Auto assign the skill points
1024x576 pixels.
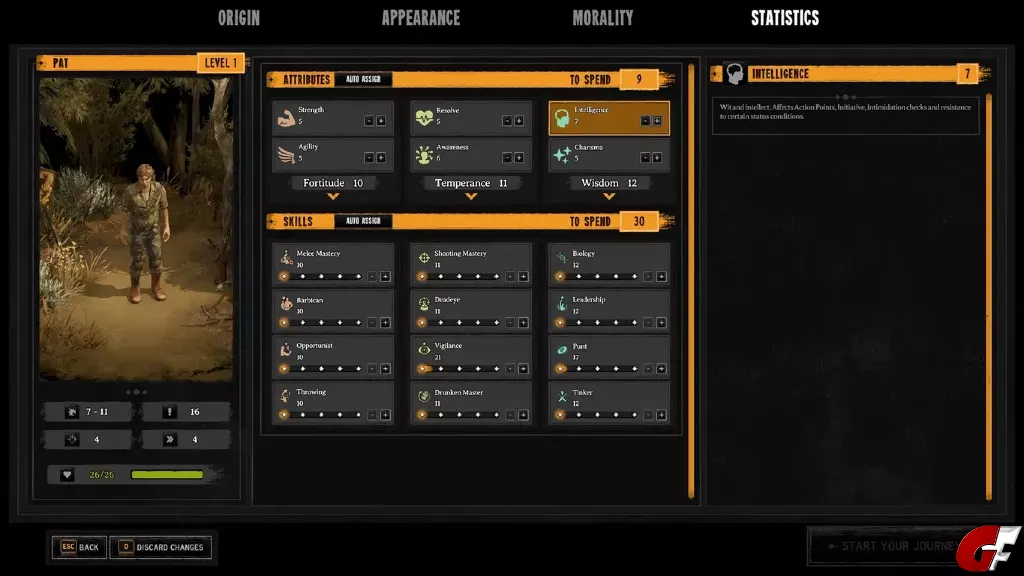coord(363,221)
